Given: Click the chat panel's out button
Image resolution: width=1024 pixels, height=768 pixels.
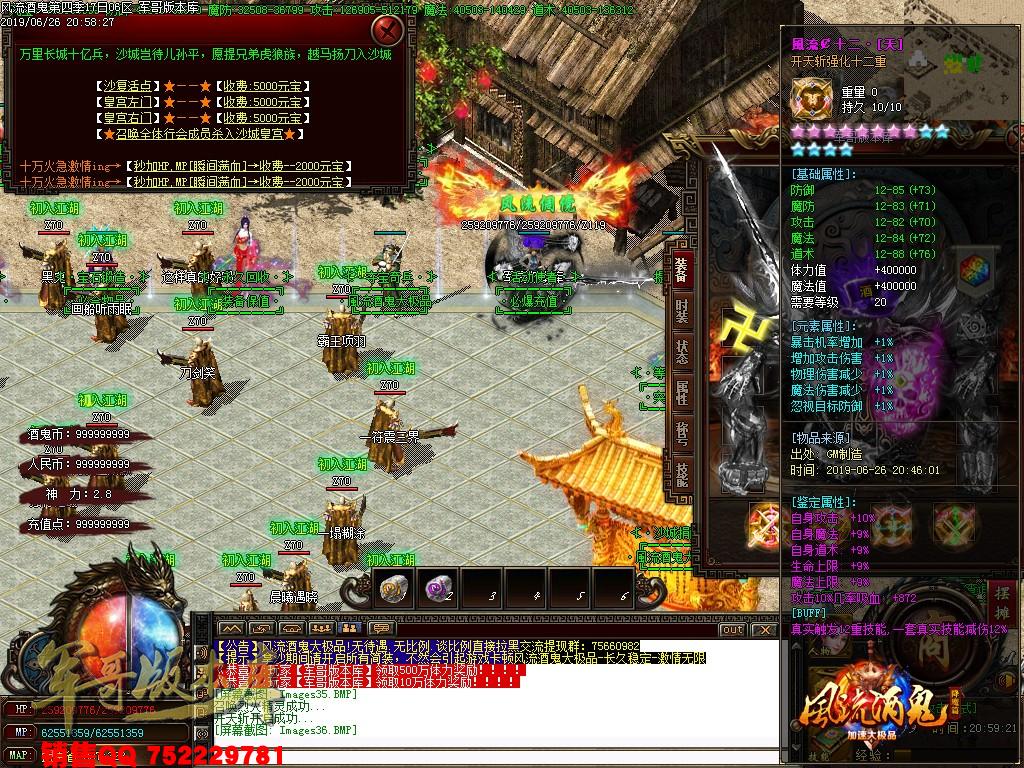Looking at the screenshot, I should tap(732, 629).
